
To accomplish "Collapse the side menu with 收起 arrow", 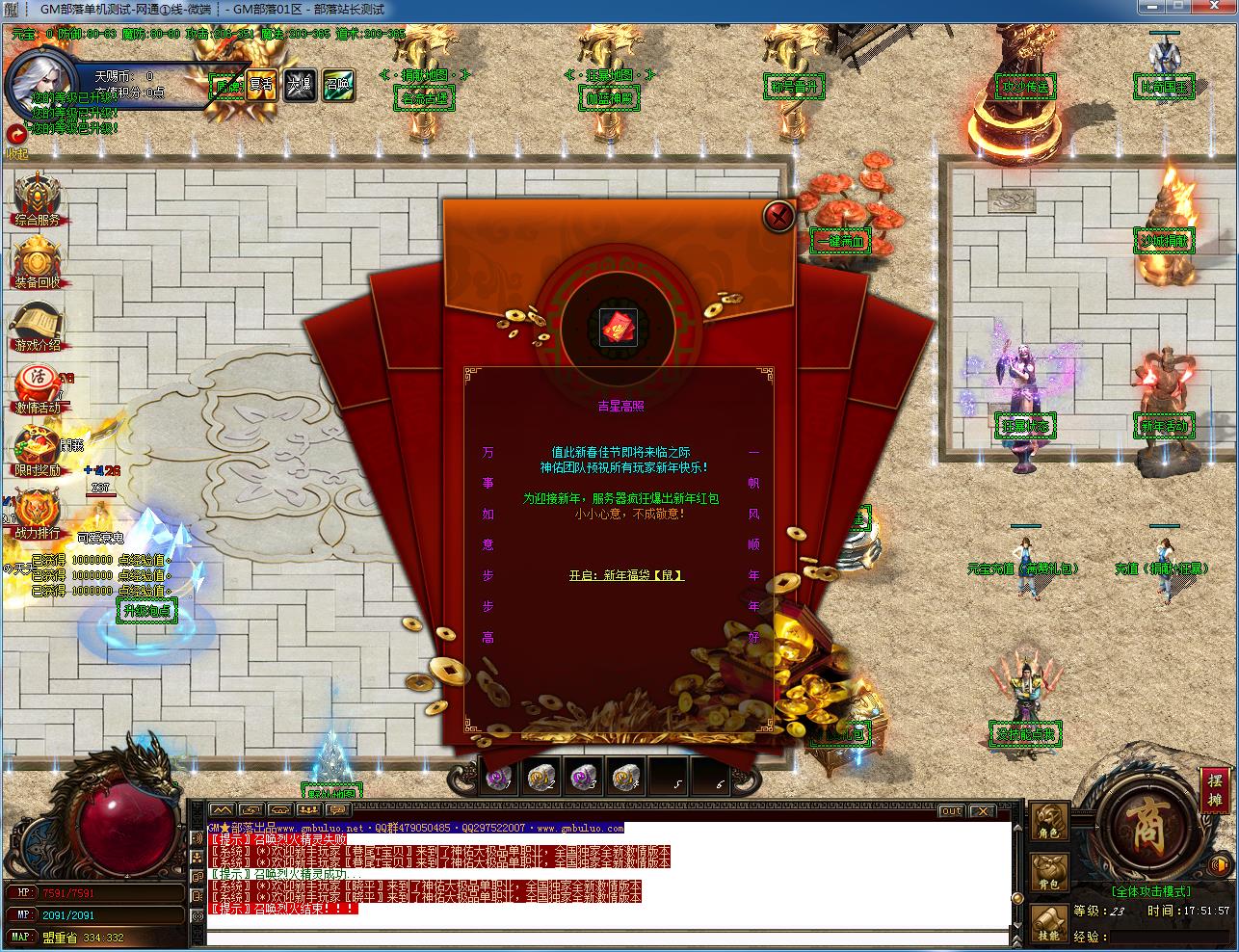I will point(16,135).
